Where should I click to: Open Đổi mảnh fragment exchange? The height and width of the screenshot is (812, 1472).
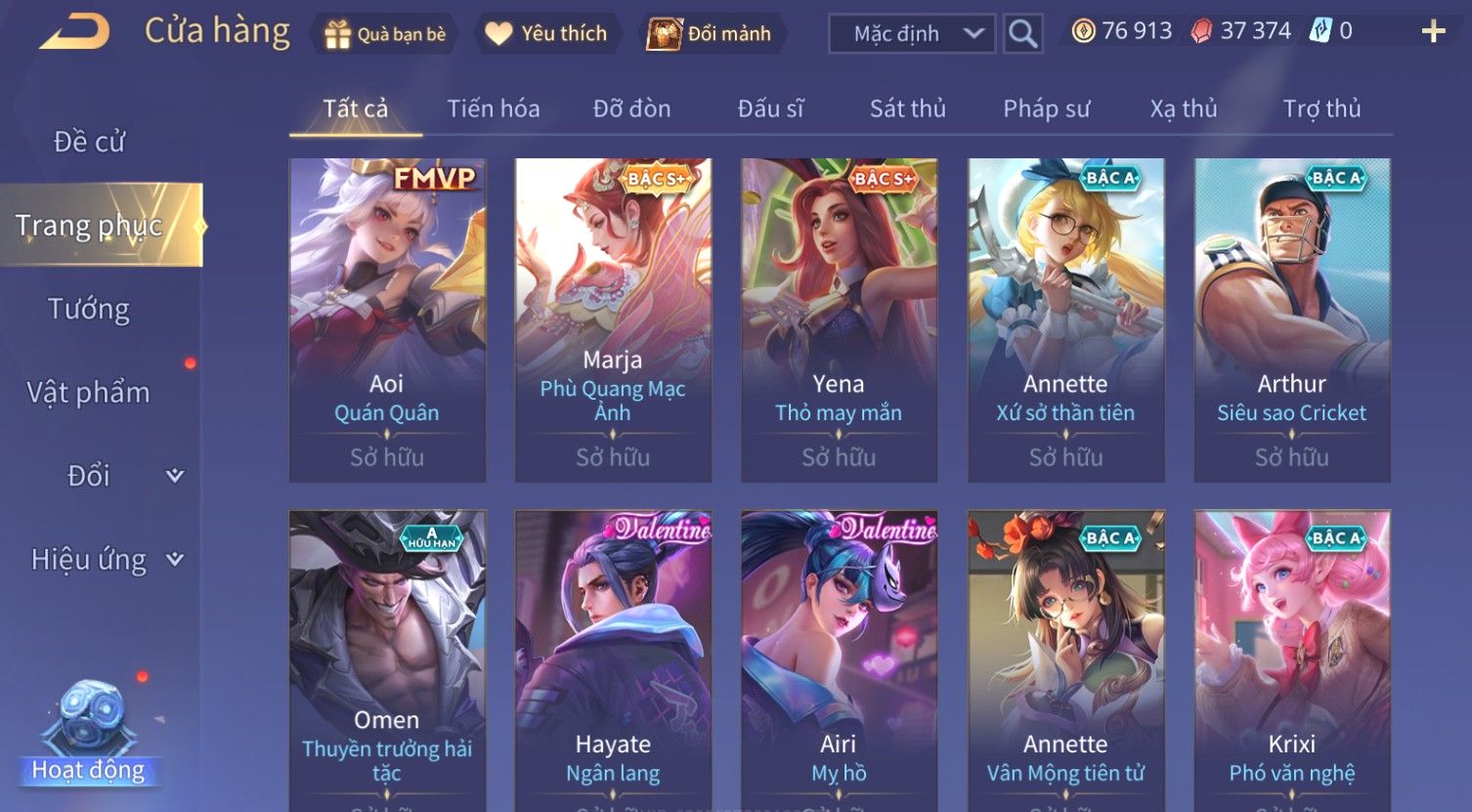point(710,34)
